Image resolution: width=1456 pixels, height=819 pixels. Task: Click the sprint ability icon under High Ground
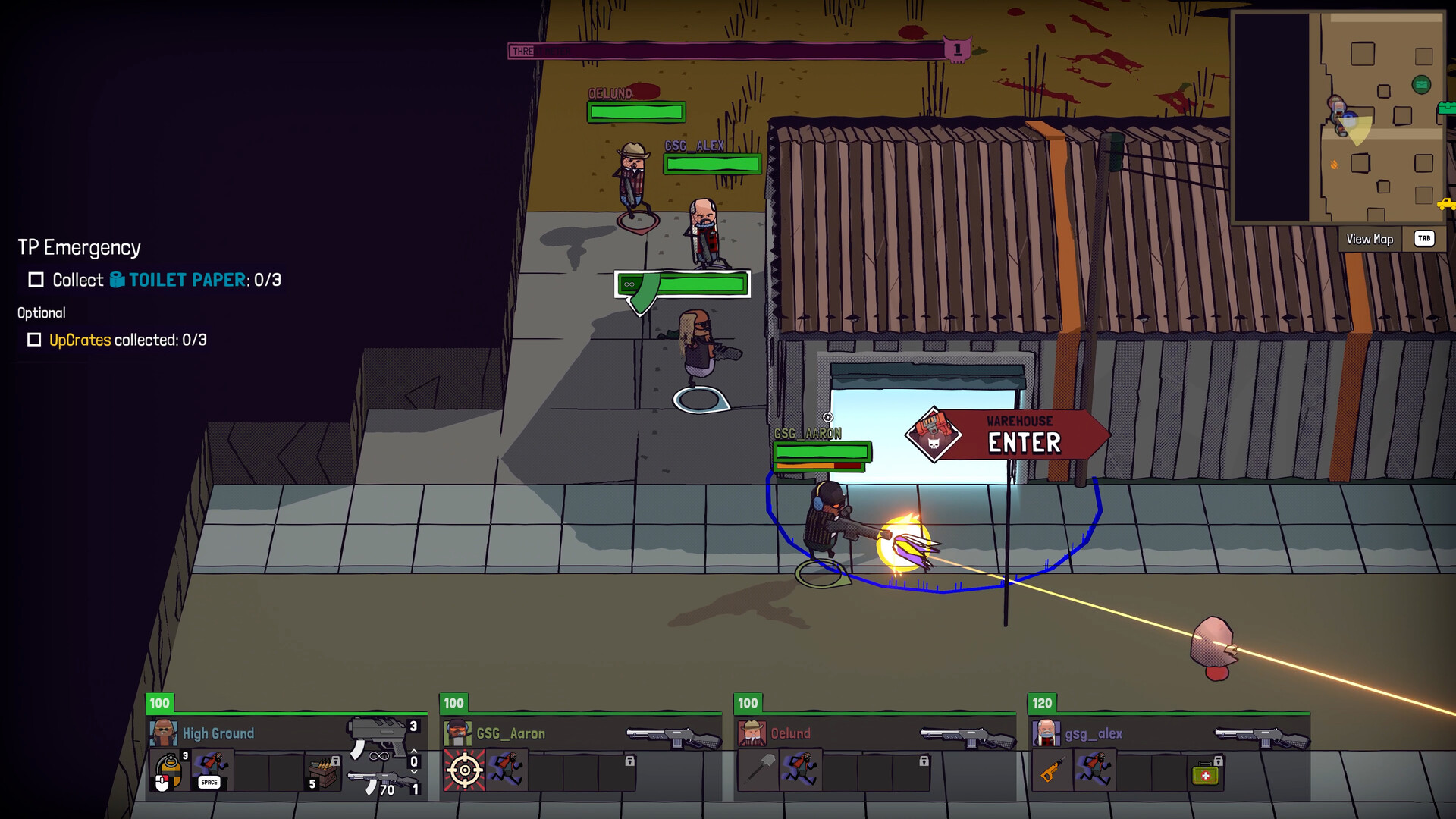click(x=211, y=767)
